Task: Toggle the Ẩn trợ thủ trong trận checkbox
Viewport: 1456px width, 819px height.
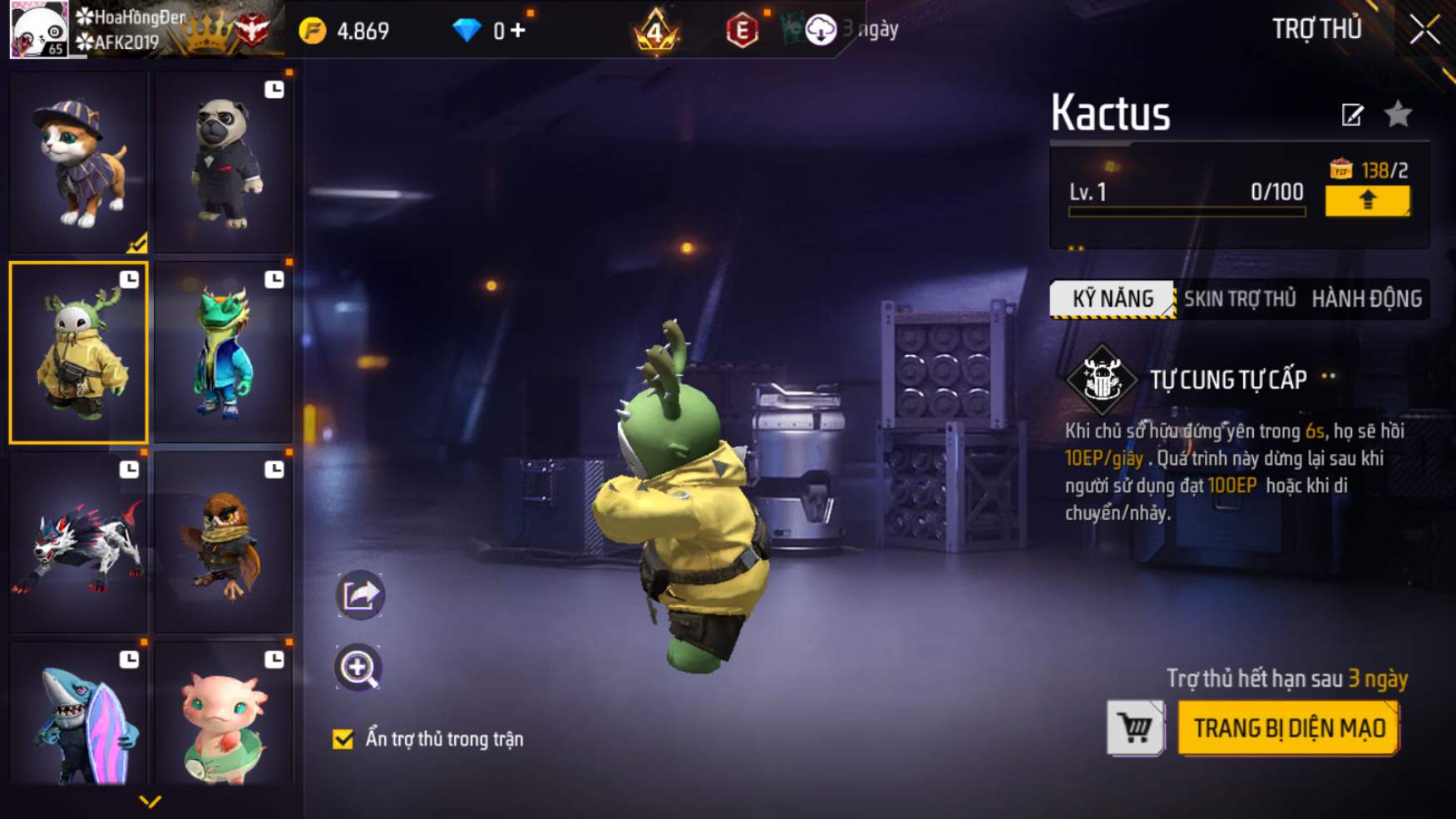Action: 343,739
